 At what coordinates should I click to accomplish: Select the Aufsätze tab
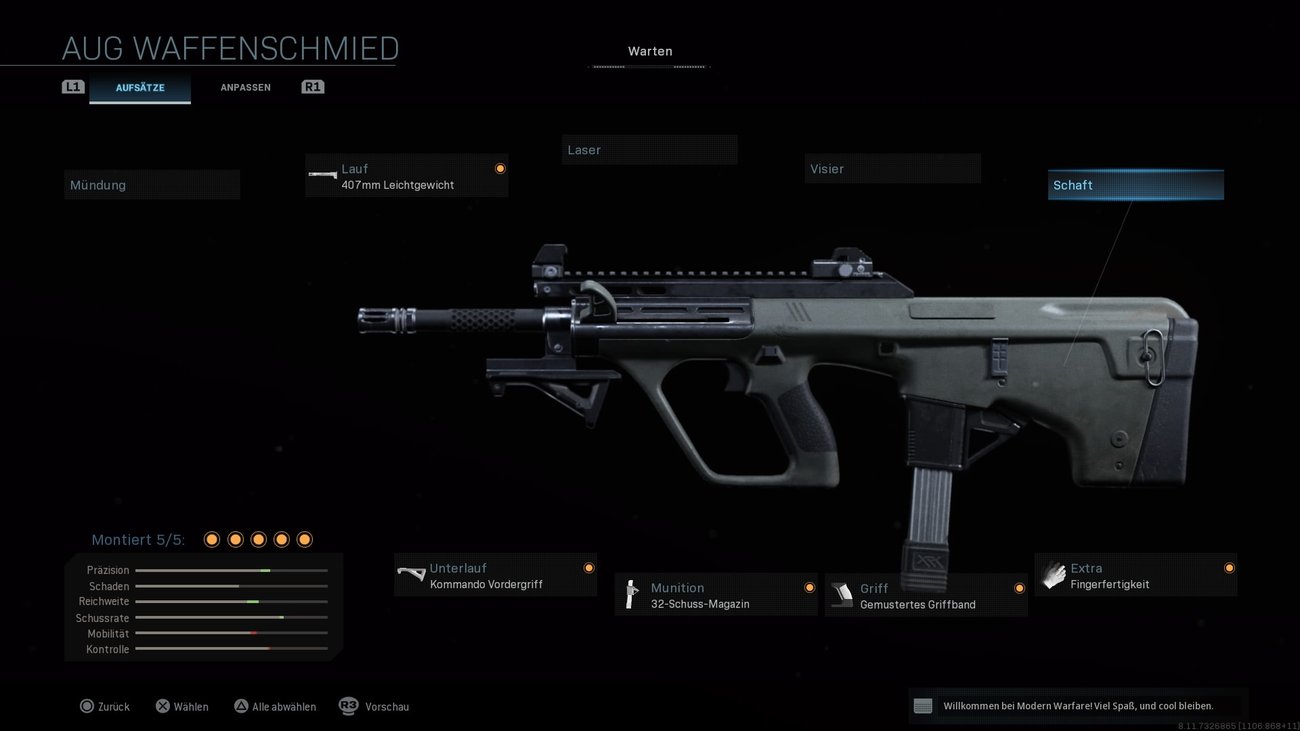click(140, 87)
